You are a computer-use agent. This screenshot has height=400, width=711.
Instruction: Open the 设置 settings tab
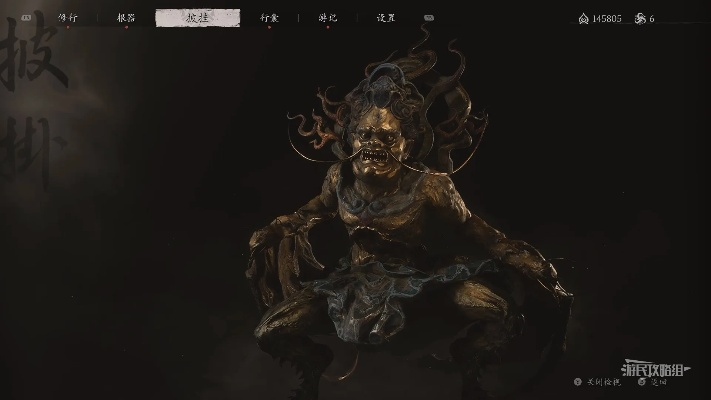pyautogui.click(x=386, y=18)
